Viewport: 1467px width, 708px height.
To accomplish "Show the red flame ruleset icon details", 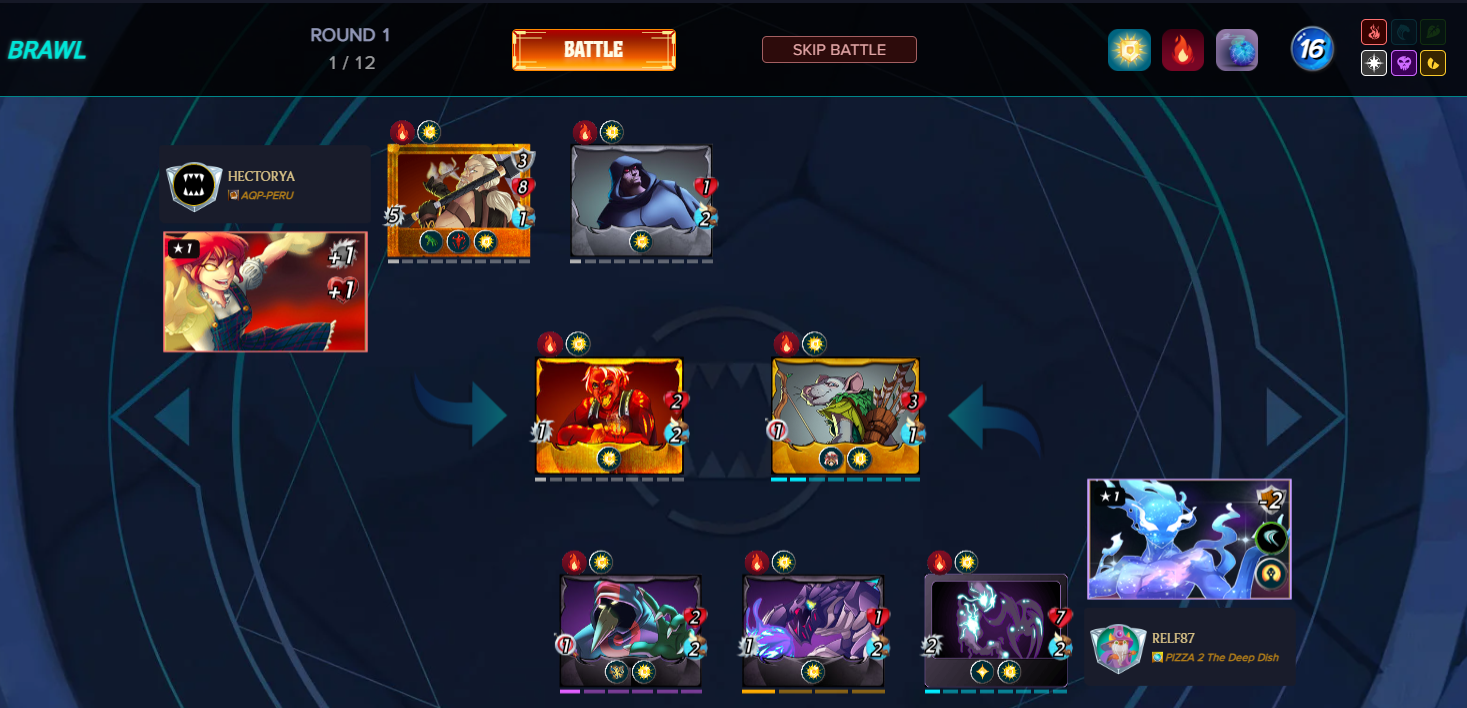I will point(1183,50).
